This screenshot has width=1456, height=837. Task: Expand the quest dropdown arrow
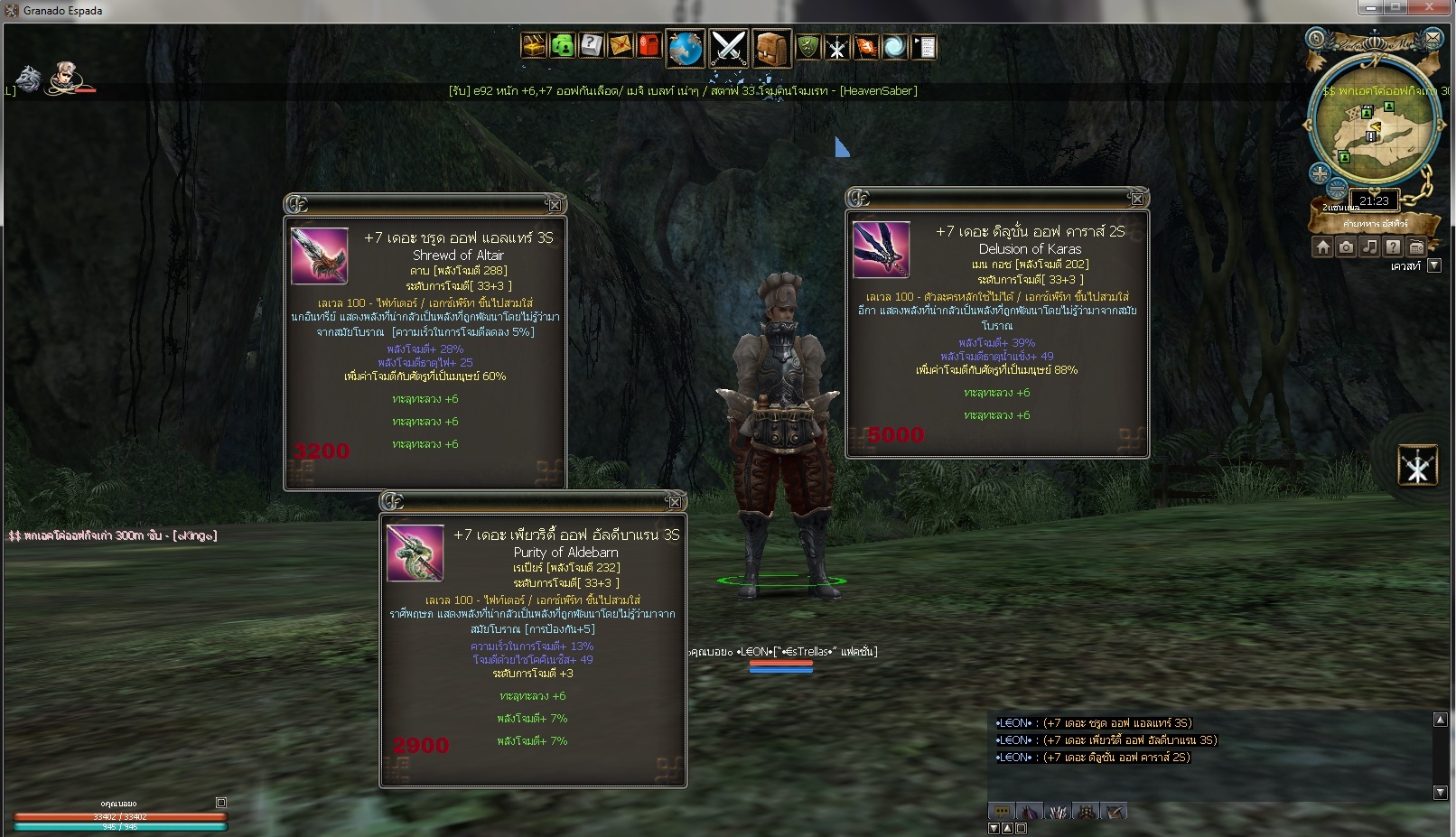(x=1433, y=266)
